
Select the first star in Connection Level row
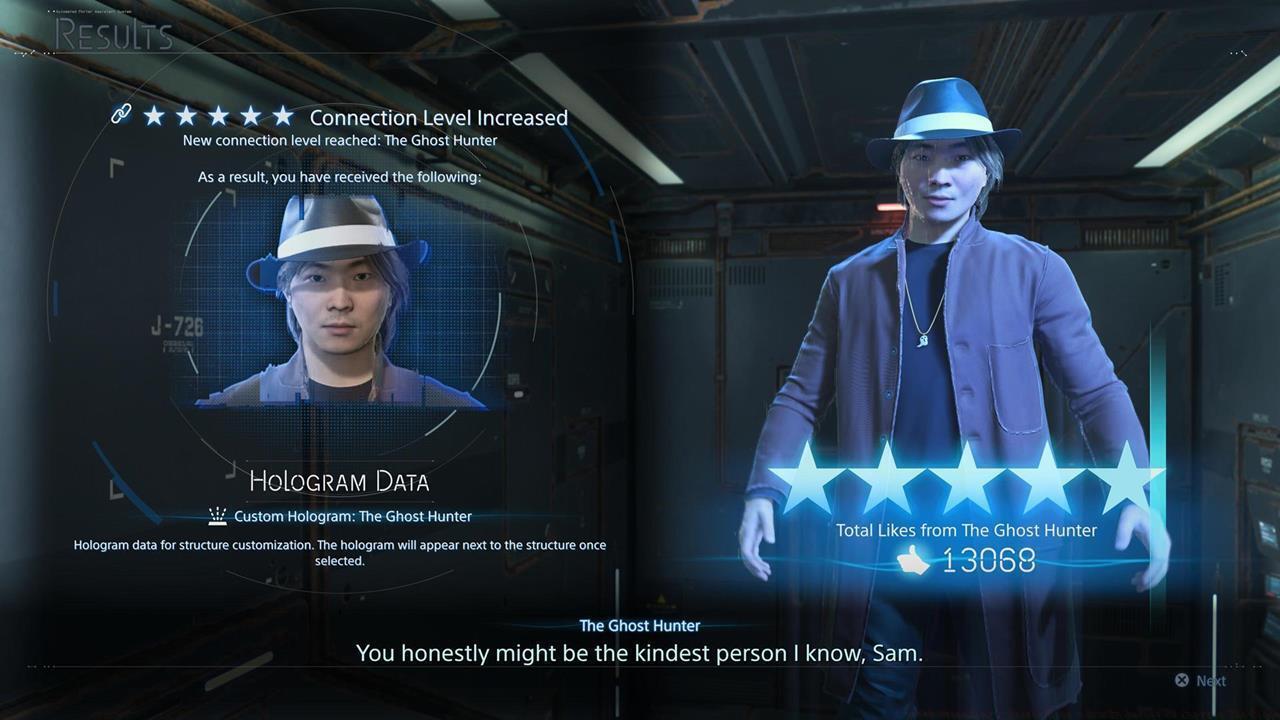154,116
